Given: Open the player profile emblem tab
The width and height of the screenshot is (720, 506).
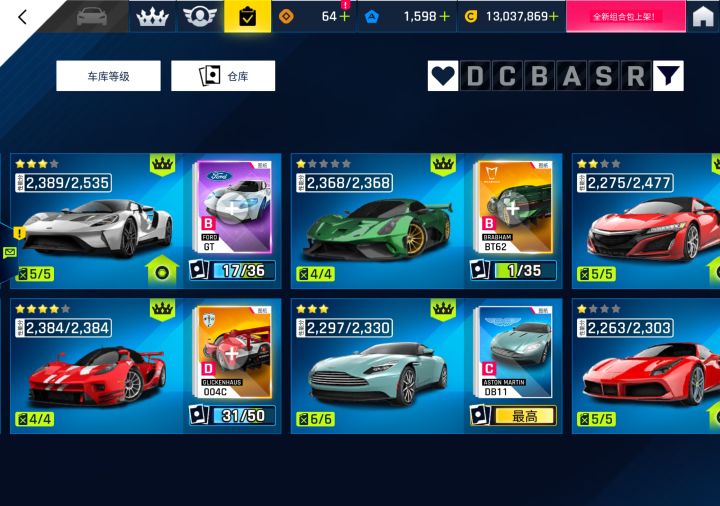Looking at the screenshot, I should point(200,17).
